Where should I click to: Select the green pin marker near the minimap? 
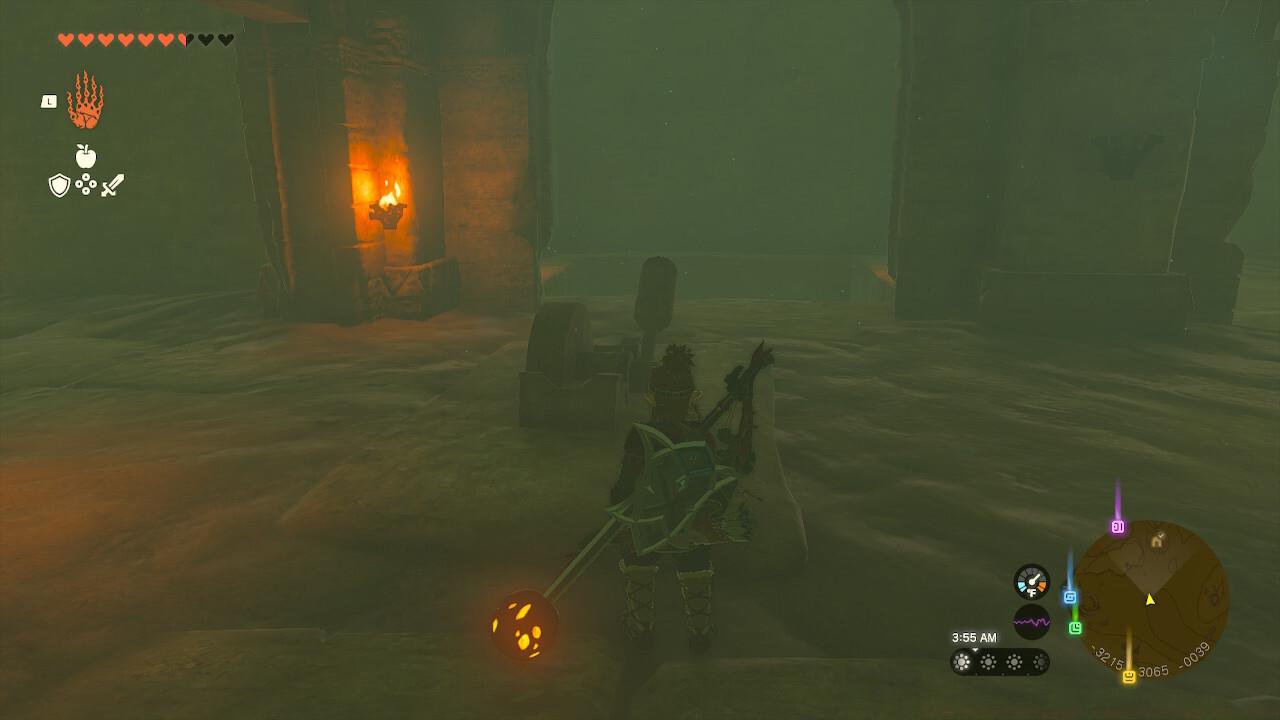tap(1076, 627)
